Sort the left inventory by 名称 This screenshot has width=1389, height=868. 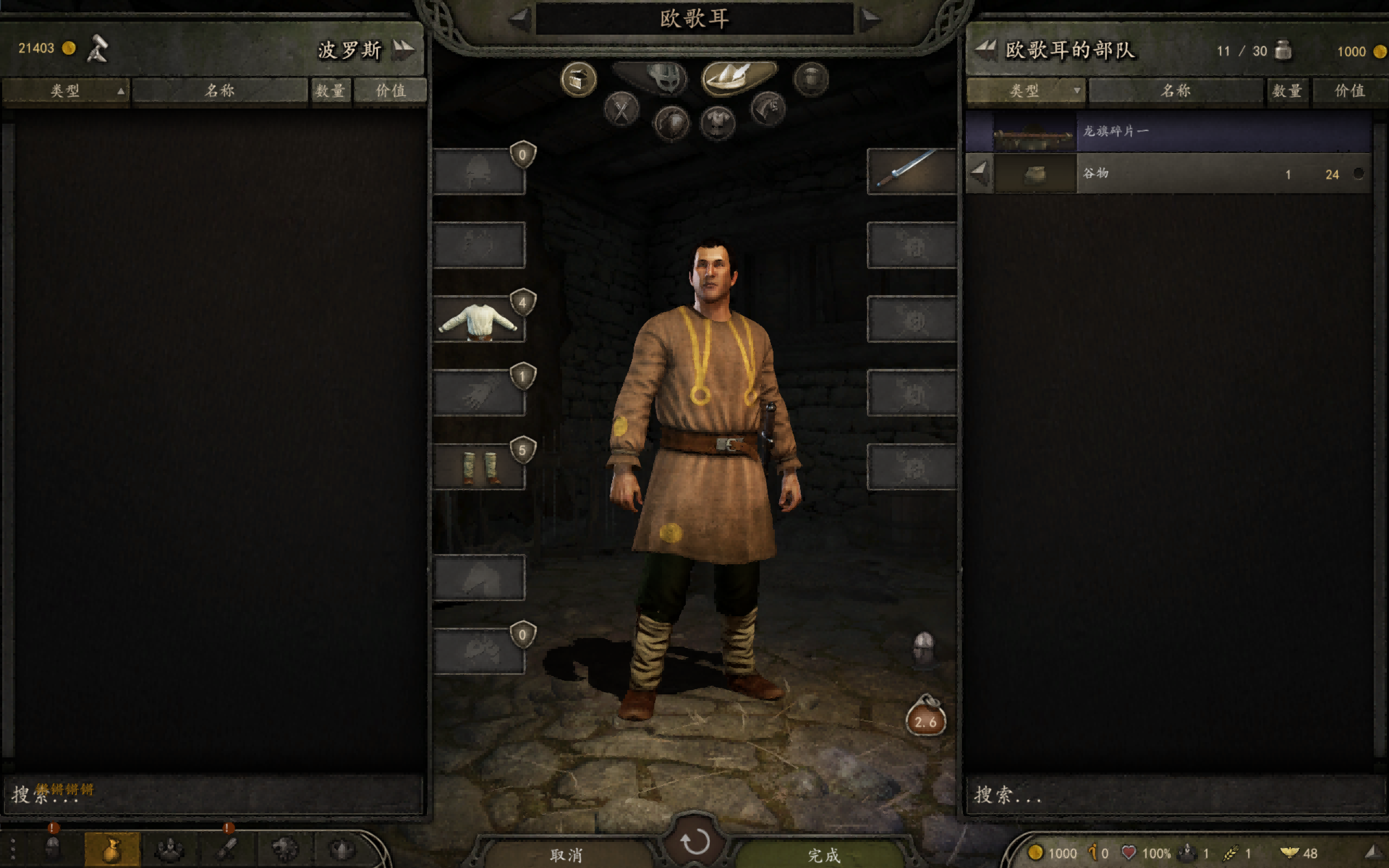click(x=220, y=91)
